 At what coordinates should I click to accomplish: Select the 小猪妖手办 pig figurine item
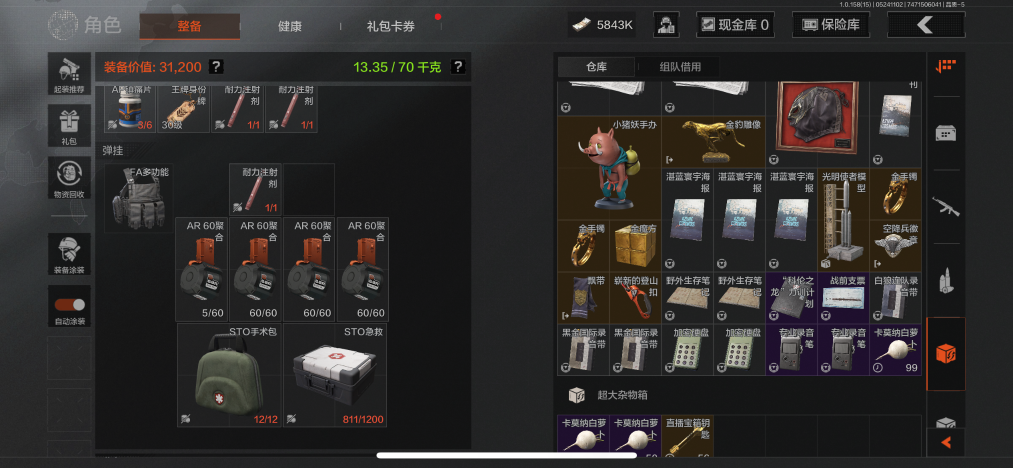tap(610, 166)
